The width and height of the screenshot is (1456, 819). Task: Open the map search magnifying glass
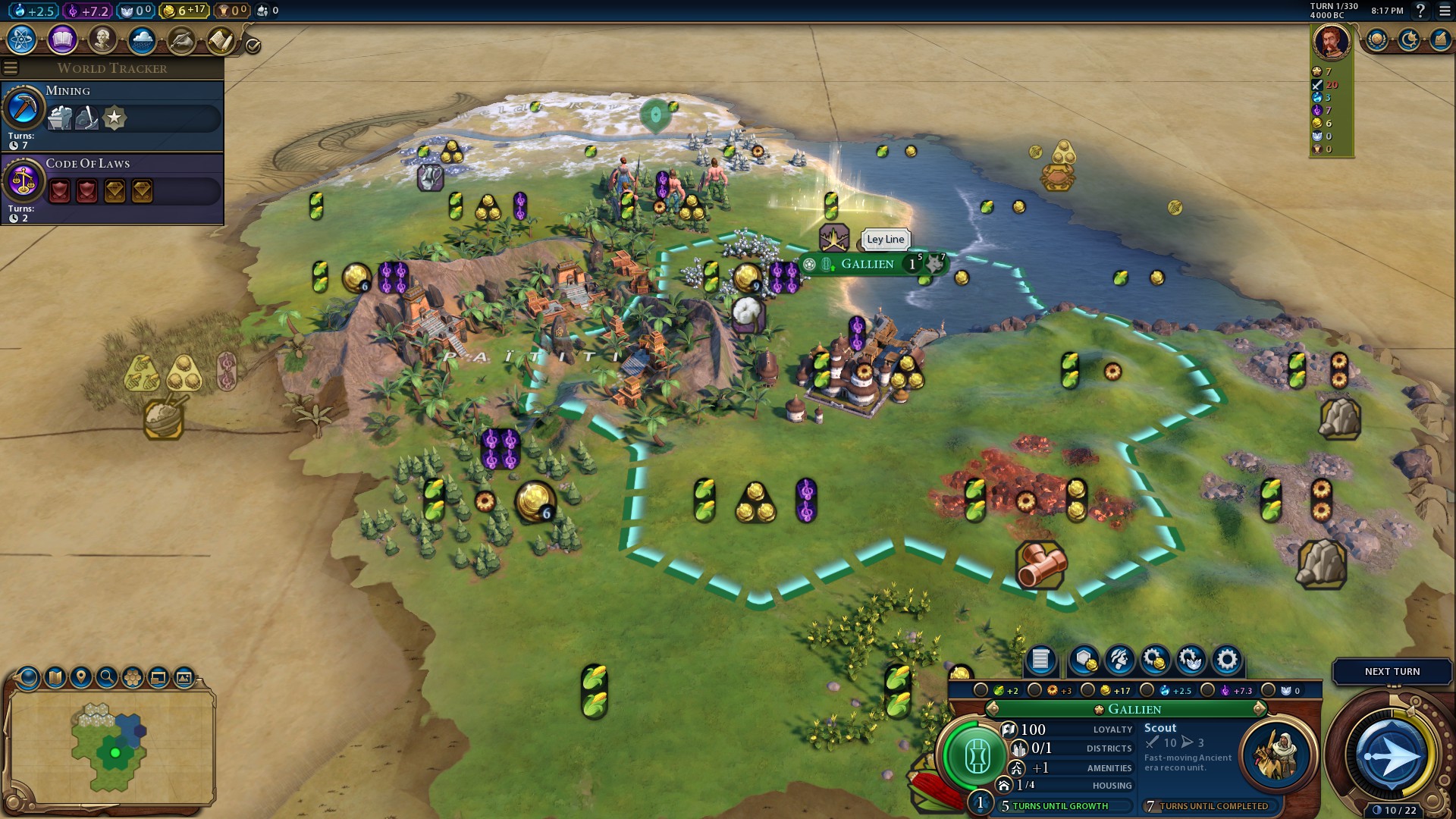(x=107, y=677)
